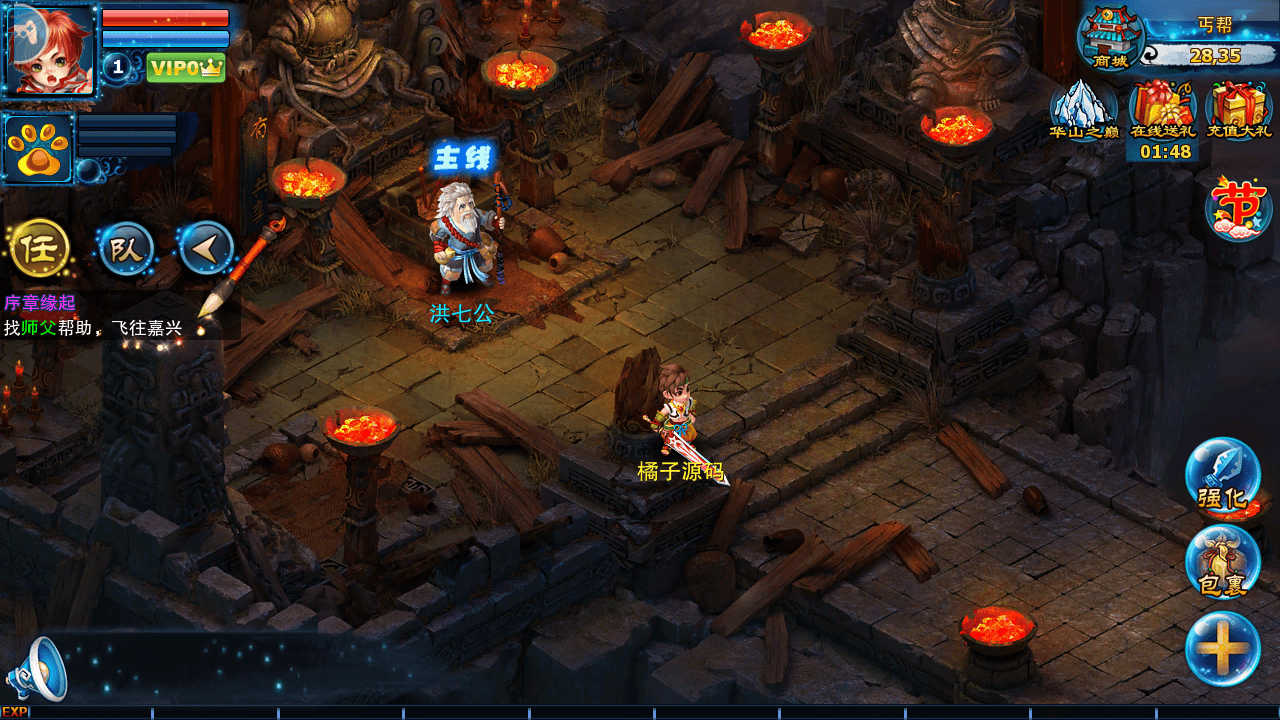Screen dimensions: 1280x720
Task: Open the player character portrait
Action: [50, 50]
